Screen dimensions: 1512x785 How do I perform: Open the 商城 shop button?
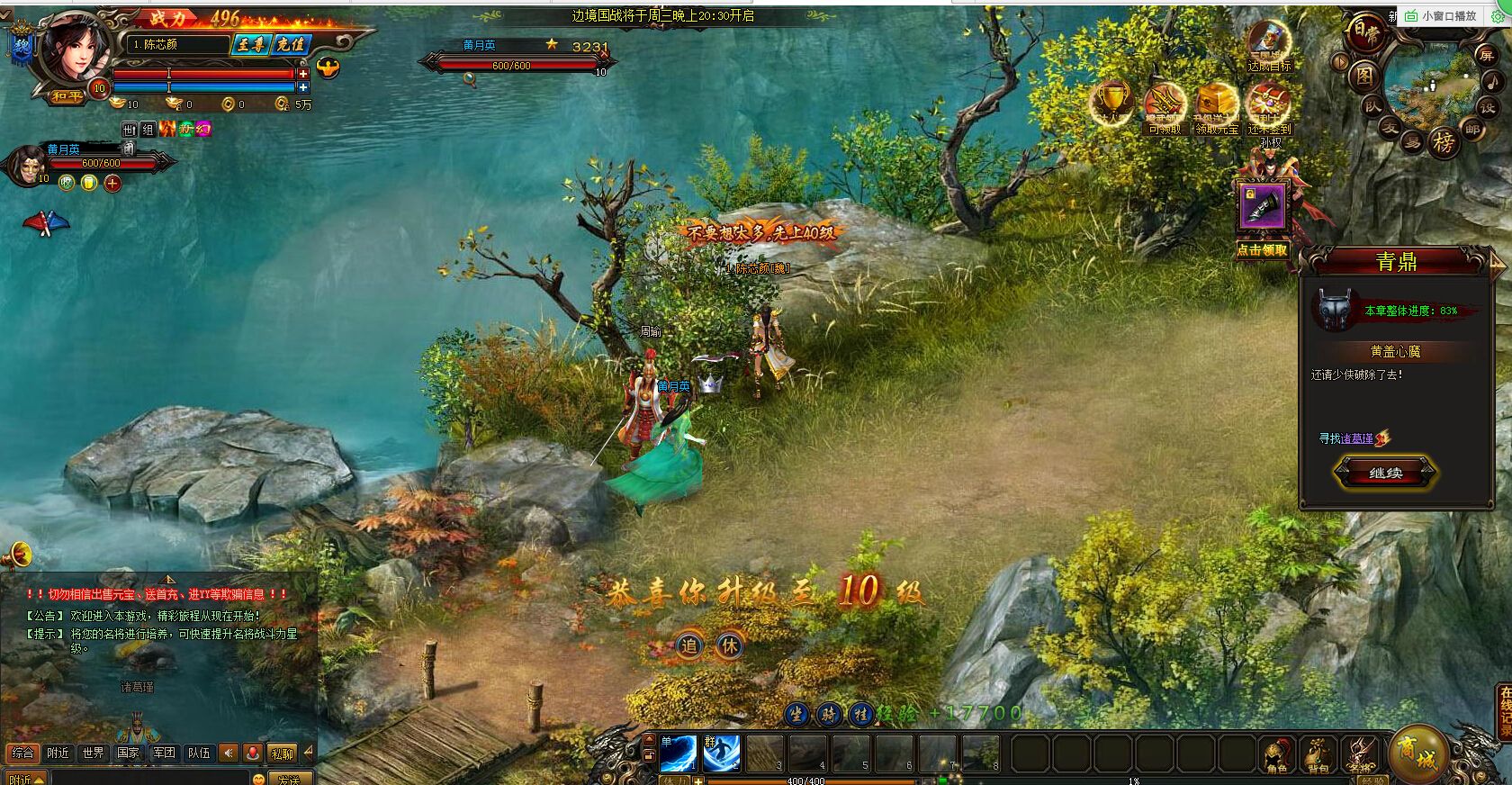click(x=1417, y=753)
